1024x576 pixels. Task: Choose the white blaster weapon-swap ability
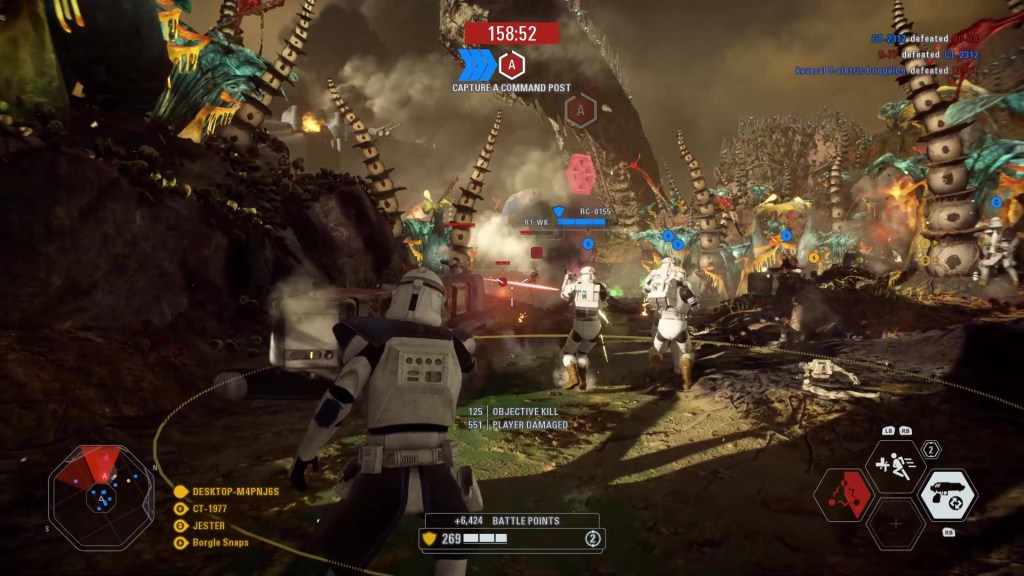[x=947, y=494]
